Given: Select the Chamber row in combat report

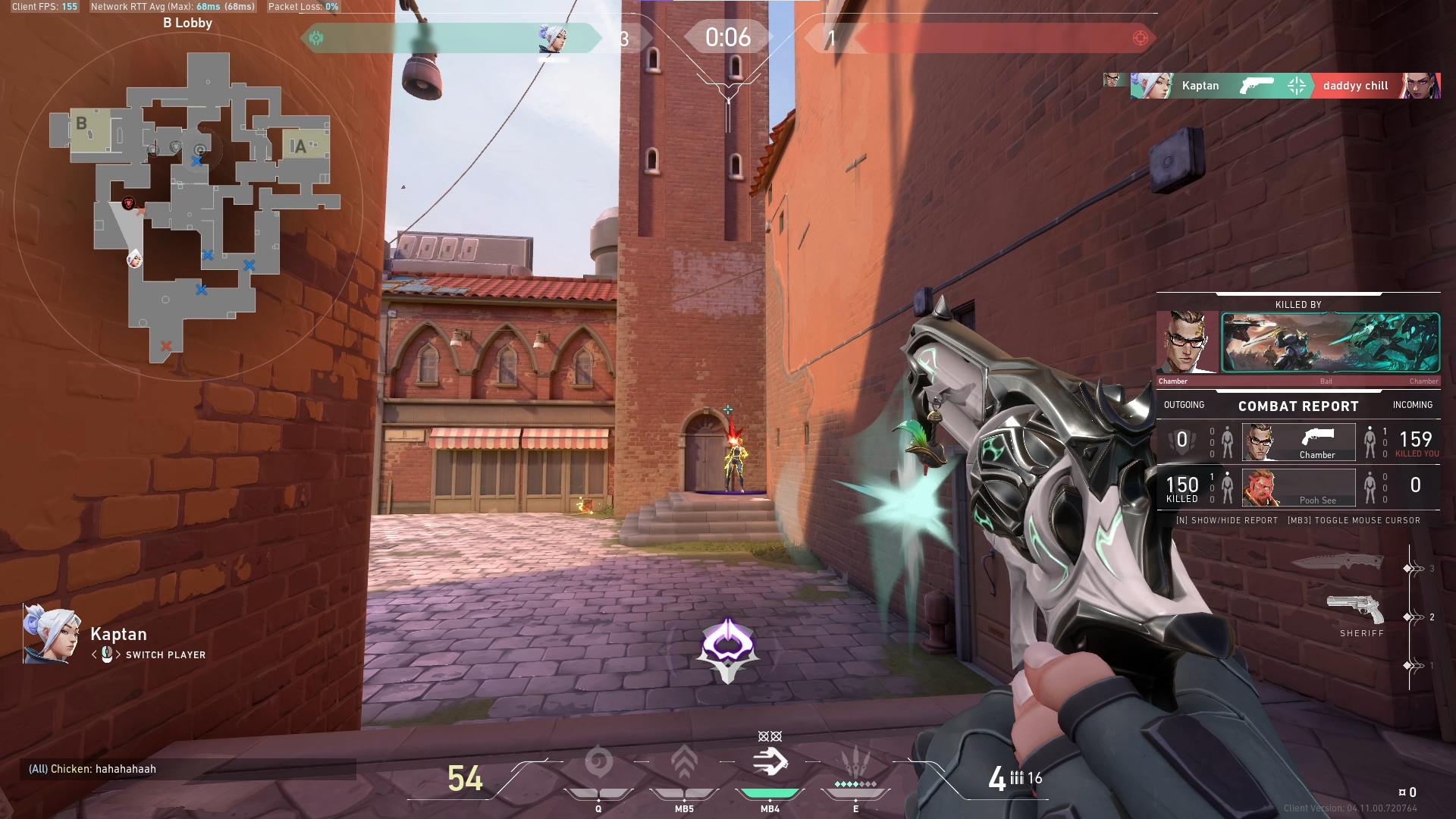Looking at the screenshot, I should click(x=1298, y=442).
